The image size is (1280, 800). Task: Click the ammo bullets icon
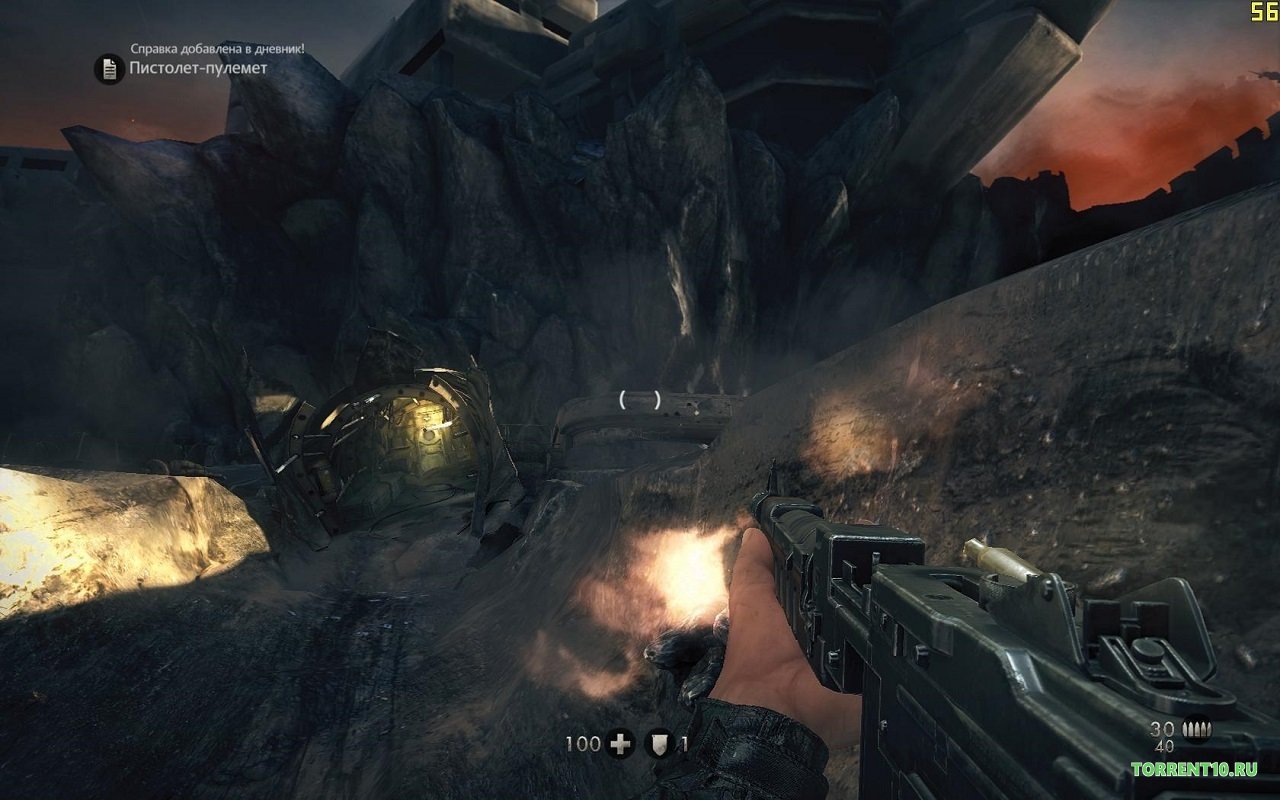point(1194,730)
